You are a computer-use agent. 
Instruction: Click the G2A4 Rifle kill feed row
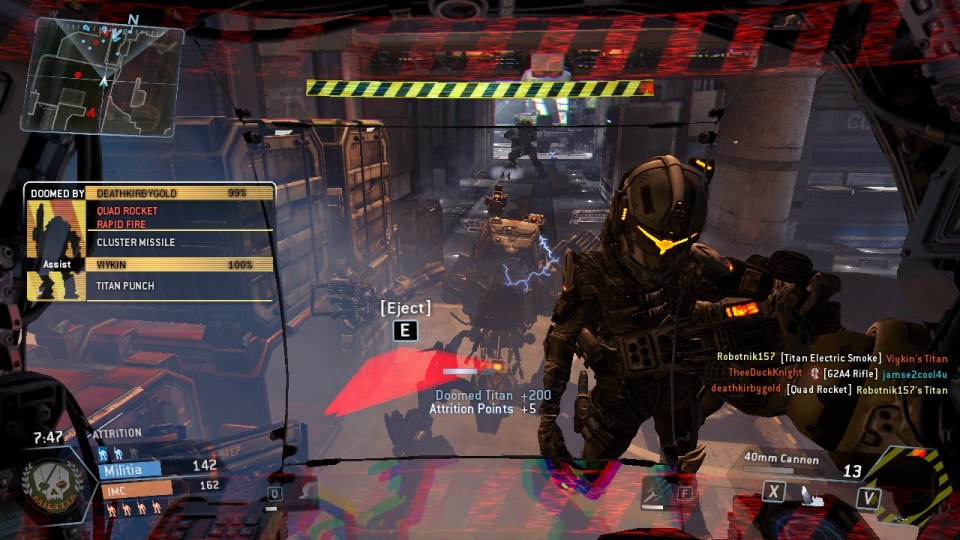pos(836,373)
